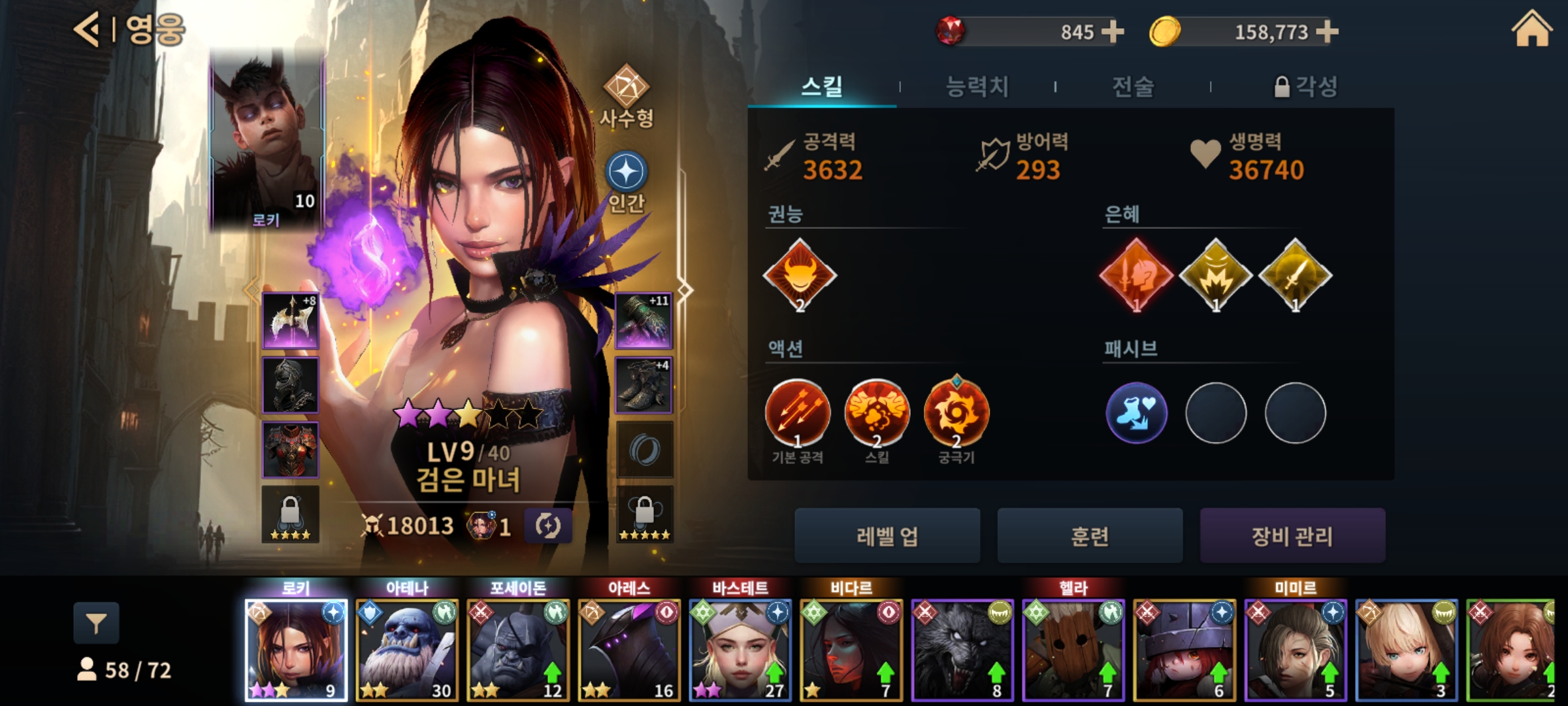1568x706 pixels.
Task: Open 장비 관리
Action: [1292, 536]
